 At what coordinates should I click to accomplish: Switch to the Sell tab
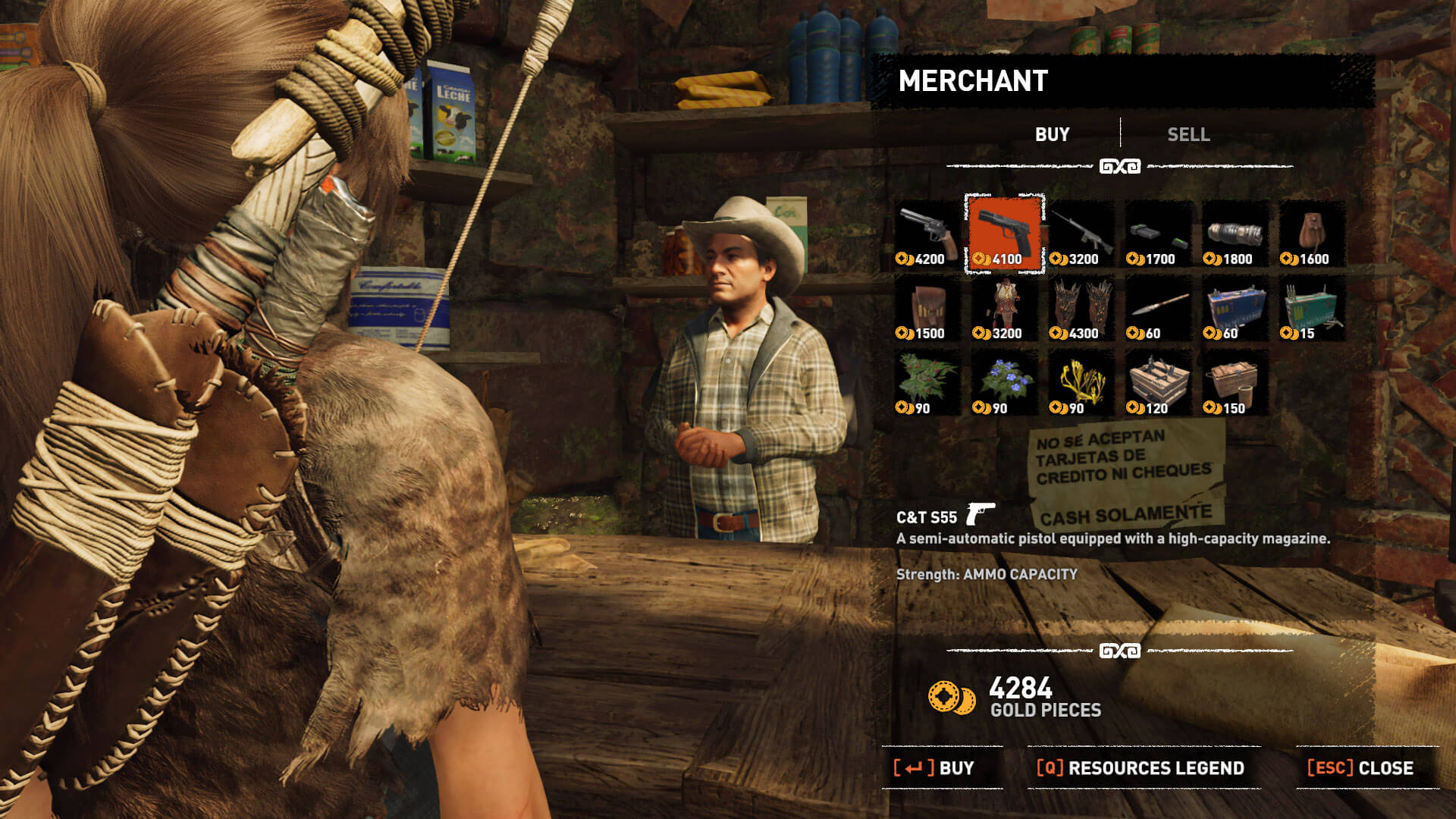[1188, 134]
